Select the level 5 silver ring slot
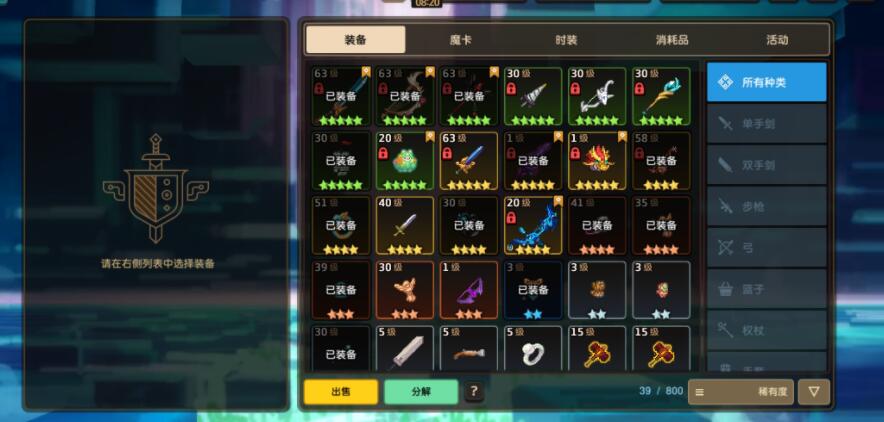 [x=533, y=352]
